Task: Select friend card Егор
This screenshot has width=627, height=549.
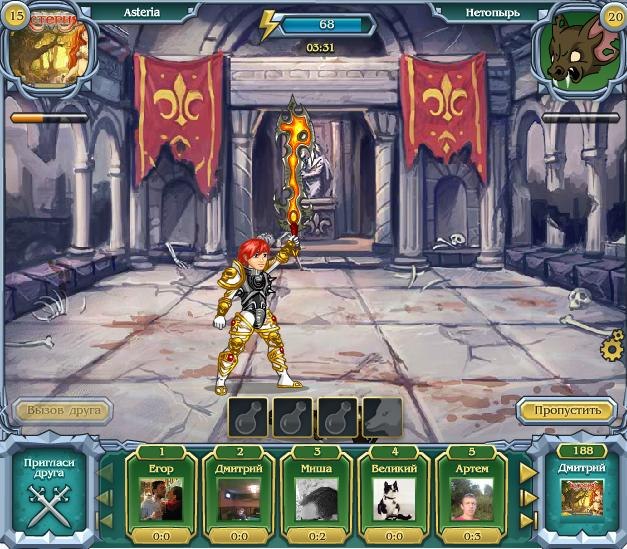Action: (x=161, y=494)
